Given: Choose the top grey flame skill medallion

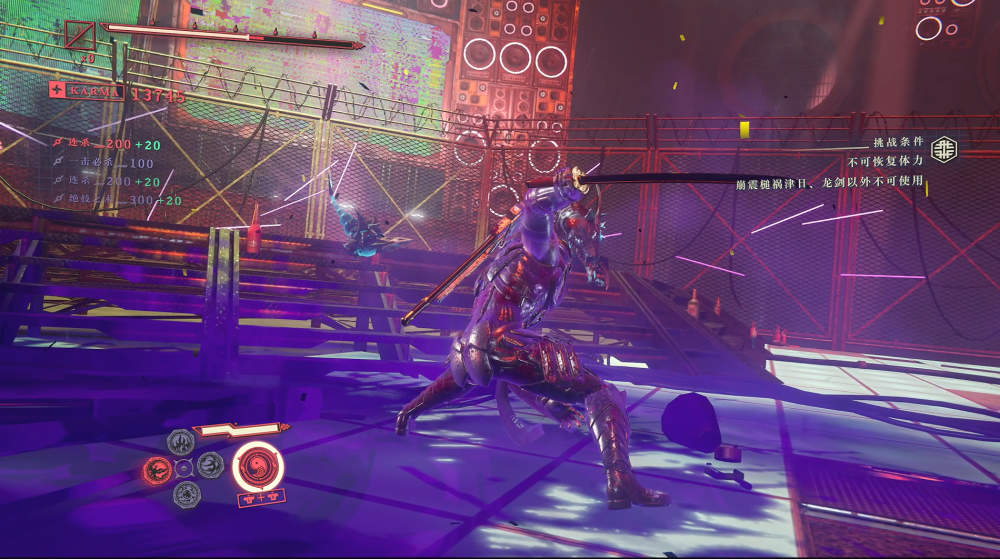Looking at the screenshot, I should tap(182, 441).
